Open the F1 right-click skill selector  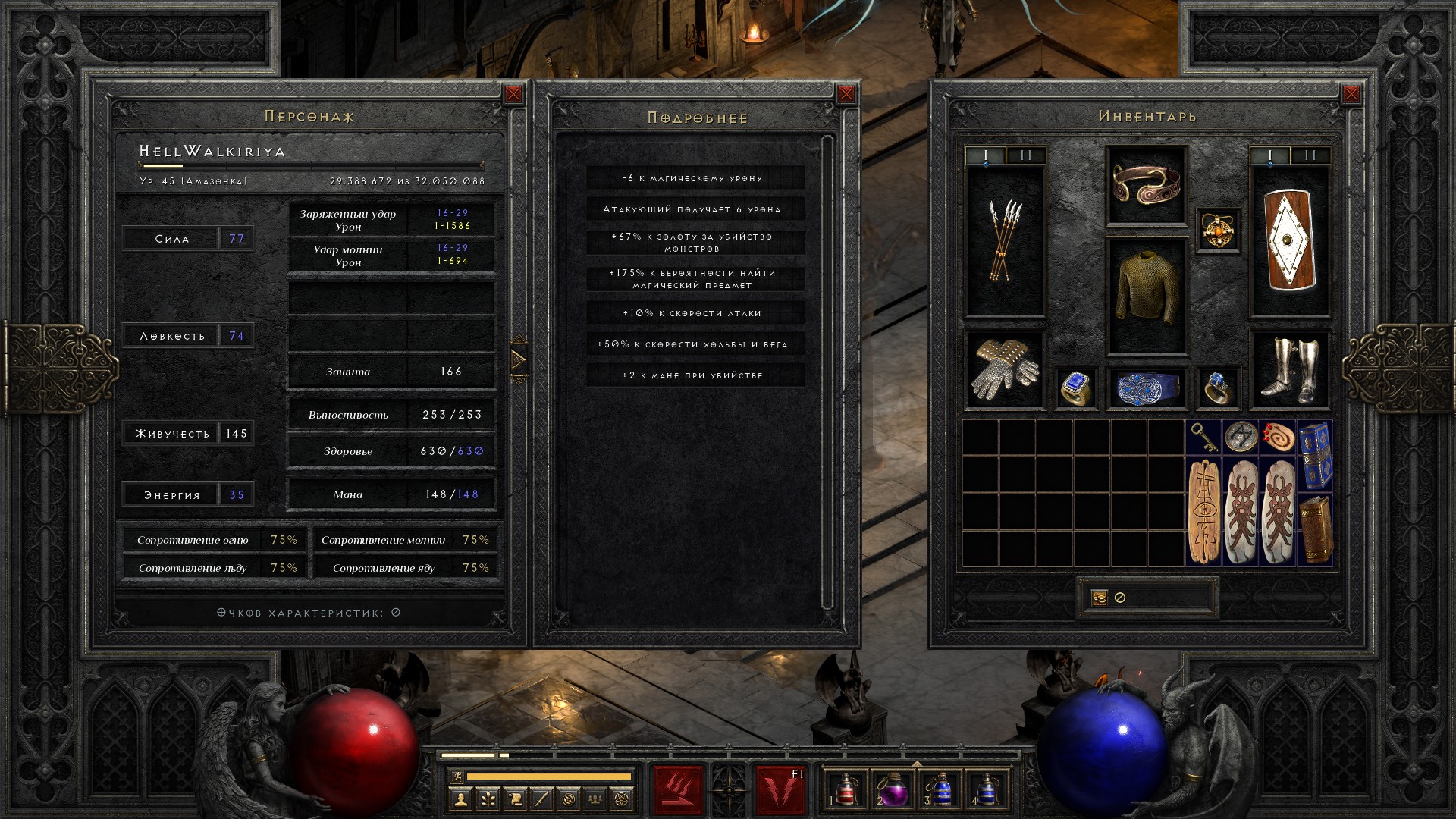[780, 790]
